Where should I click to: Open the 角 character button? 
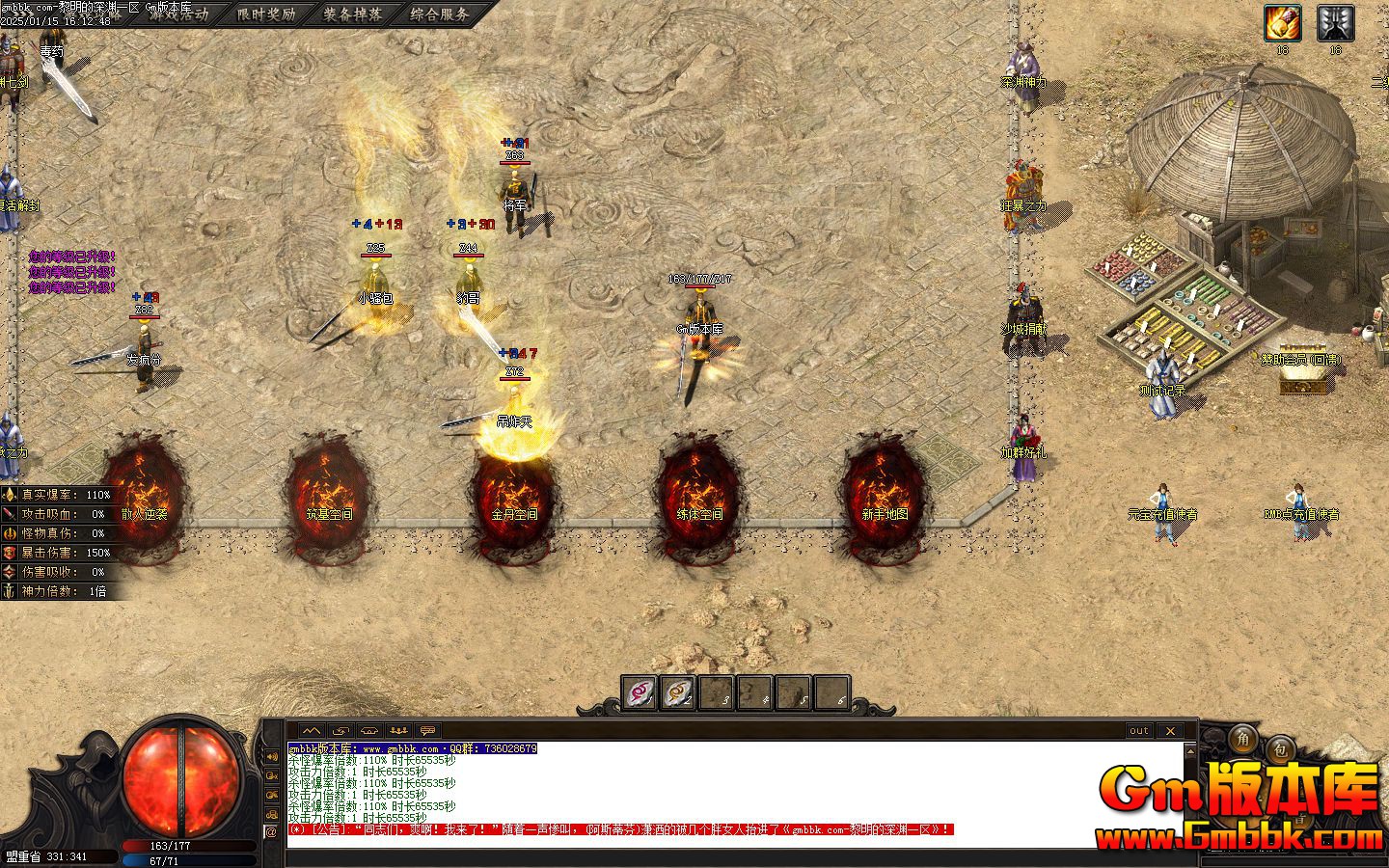[1243, 742]
